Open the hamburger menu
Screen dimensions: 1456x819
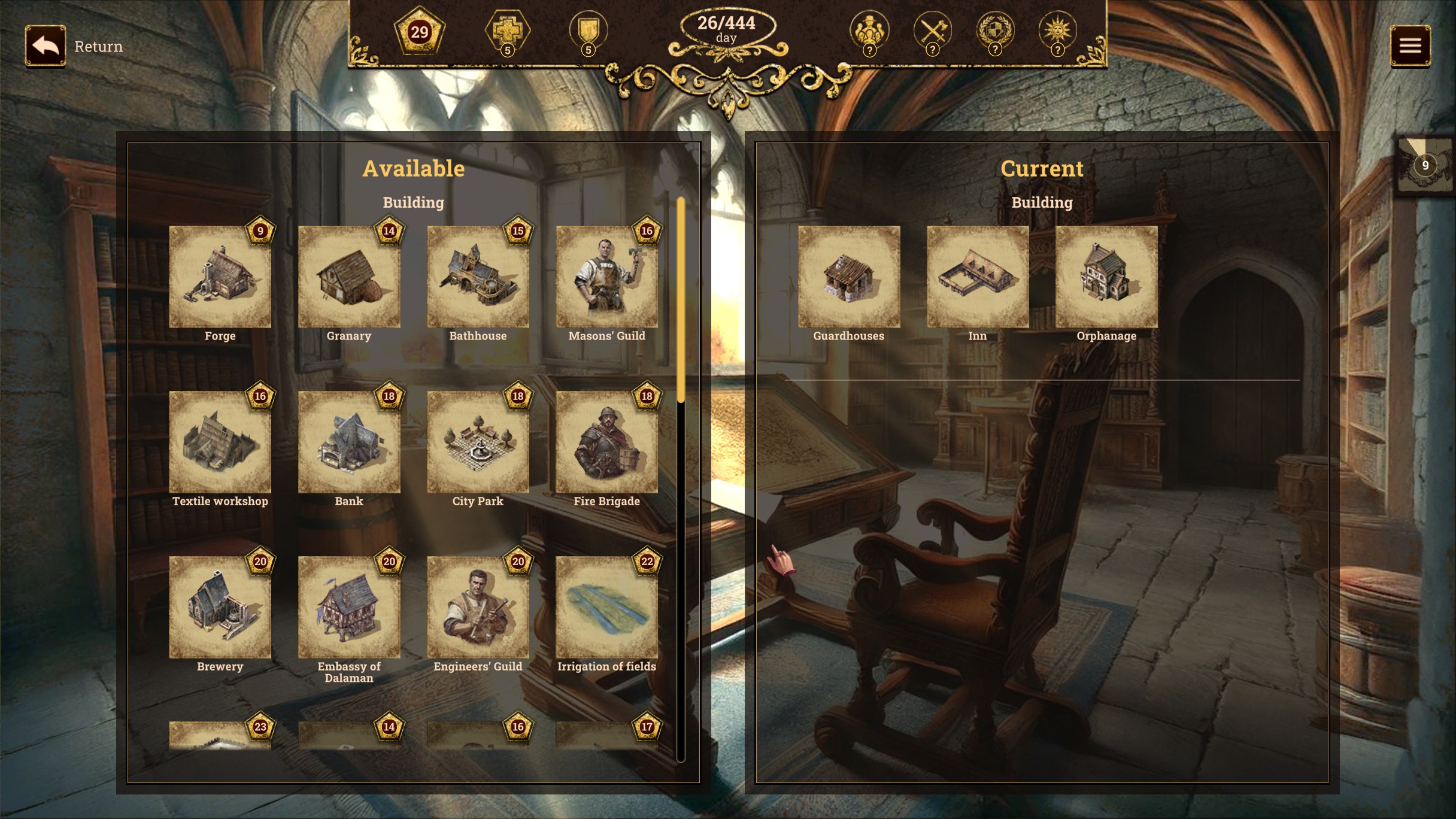1410,45
